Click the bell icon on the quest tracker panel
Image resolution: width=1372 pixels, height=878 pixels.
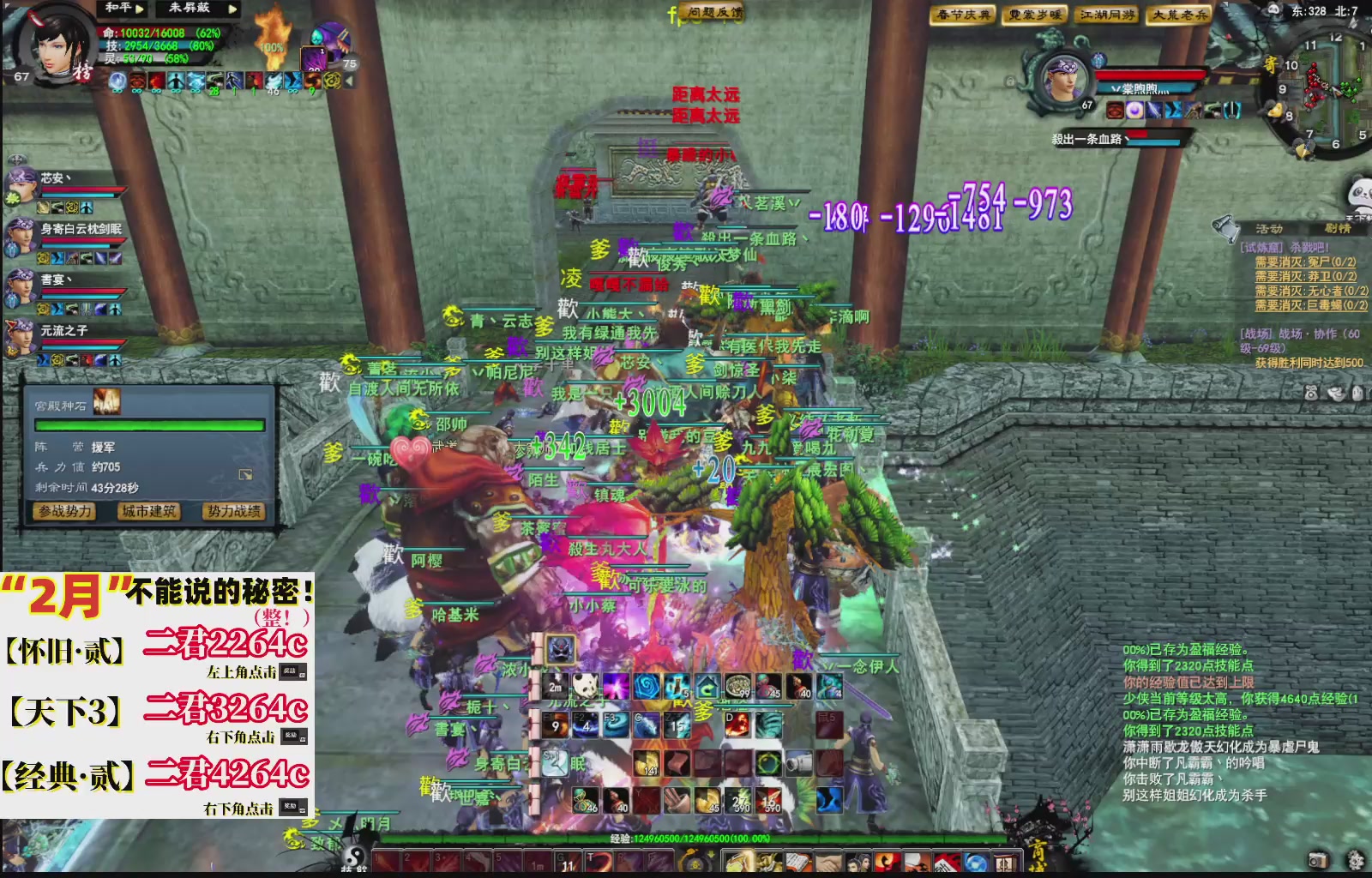1226,227
